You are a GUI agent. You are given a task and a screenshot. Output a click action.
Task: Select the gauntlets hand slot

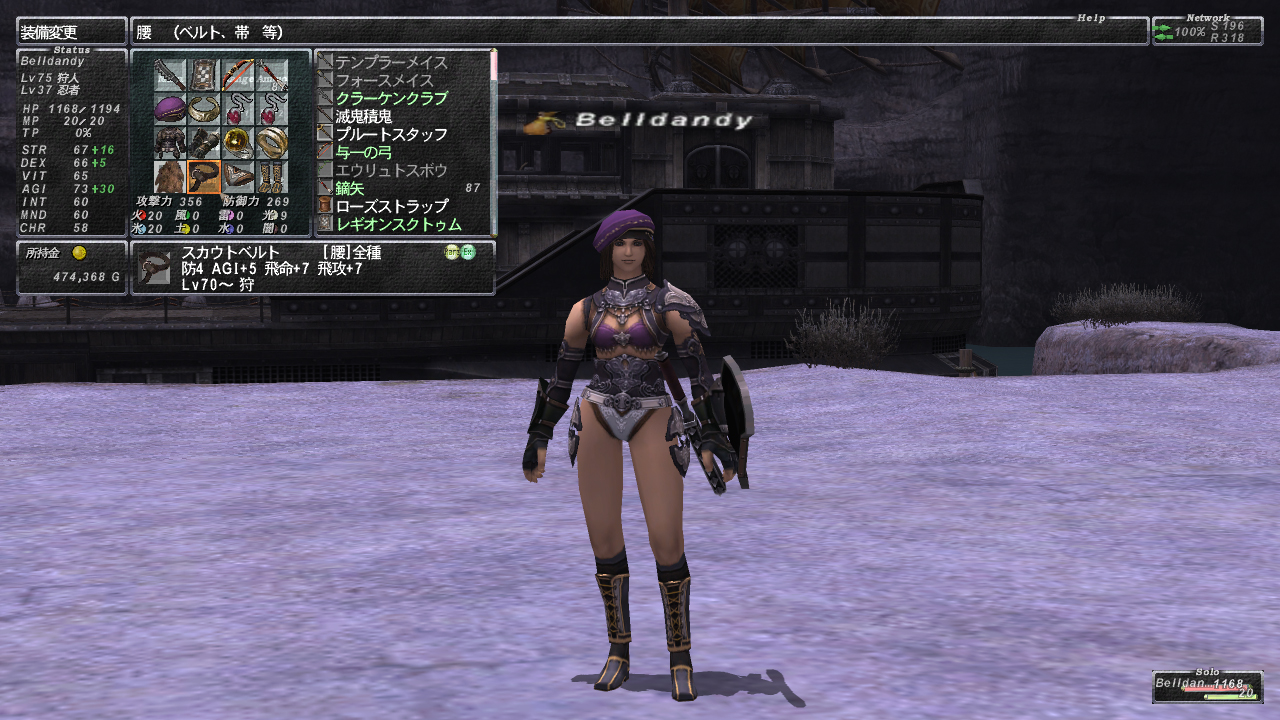coord(204,143)
